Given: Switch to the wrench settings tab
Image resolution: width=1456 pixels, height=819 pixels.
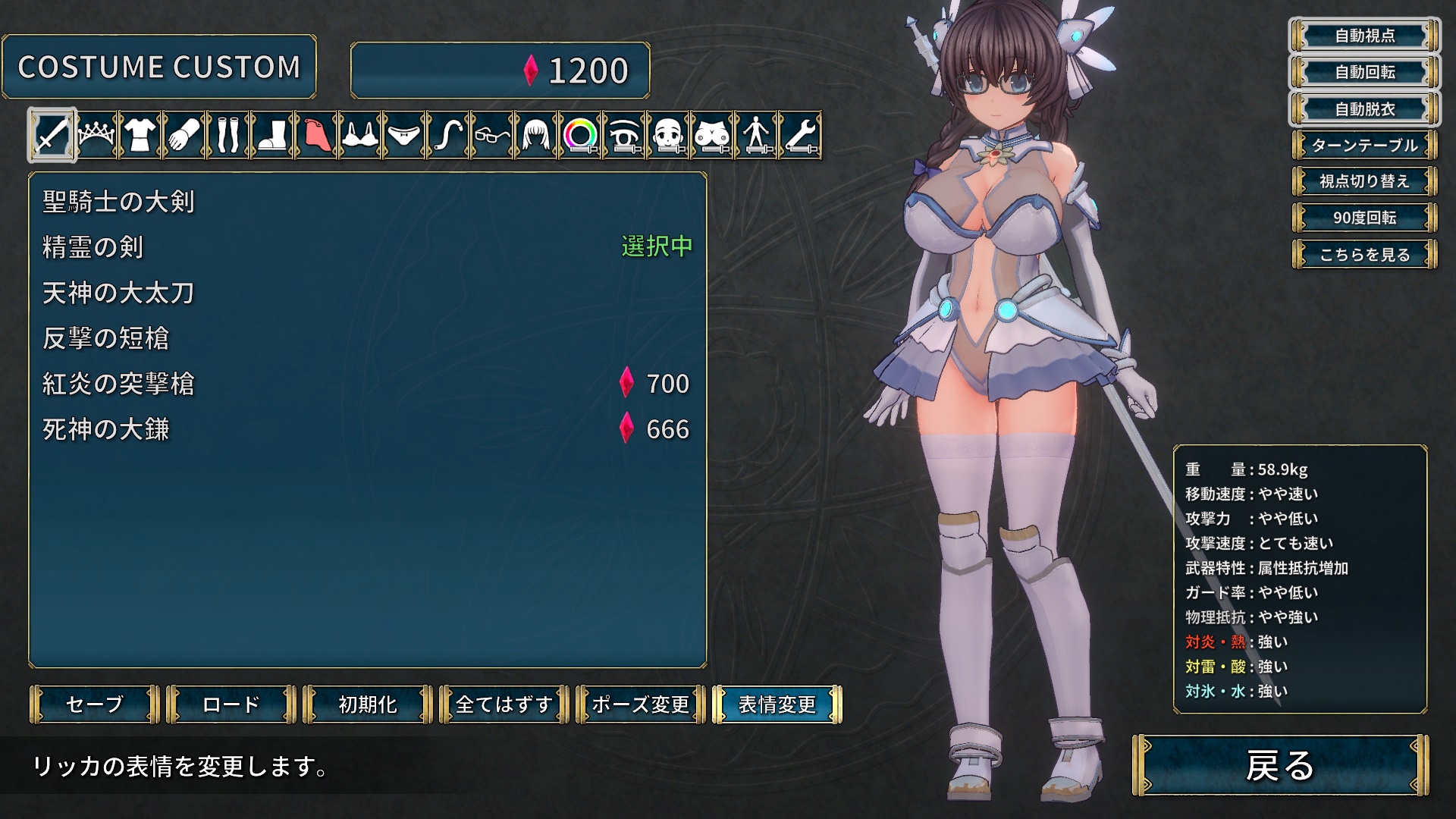Looking at the screenshot, I should (x=800, y=136).
